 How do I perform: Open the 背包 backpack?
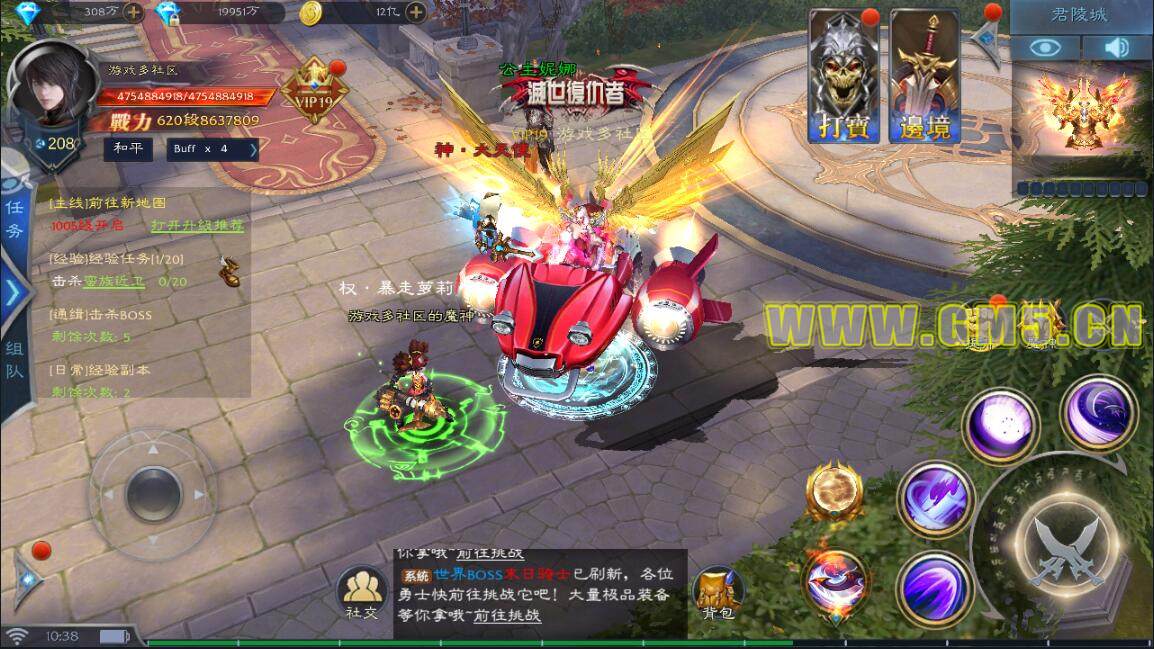click(x=718, y=592)
